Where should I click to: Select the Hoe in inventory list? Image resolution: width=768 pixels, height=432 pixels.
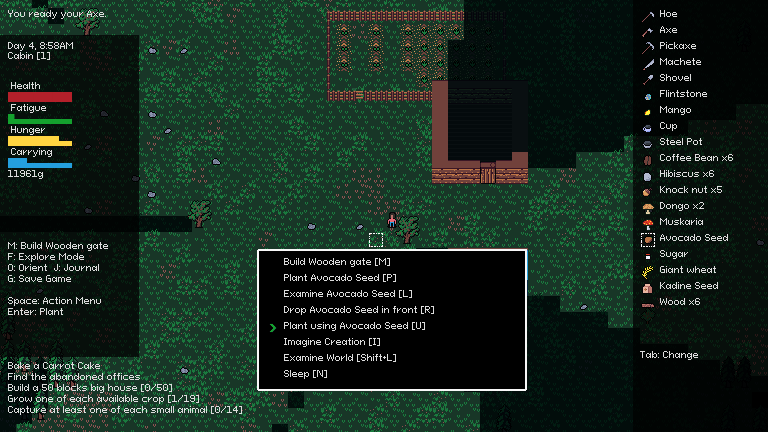(x=668, y=14)
